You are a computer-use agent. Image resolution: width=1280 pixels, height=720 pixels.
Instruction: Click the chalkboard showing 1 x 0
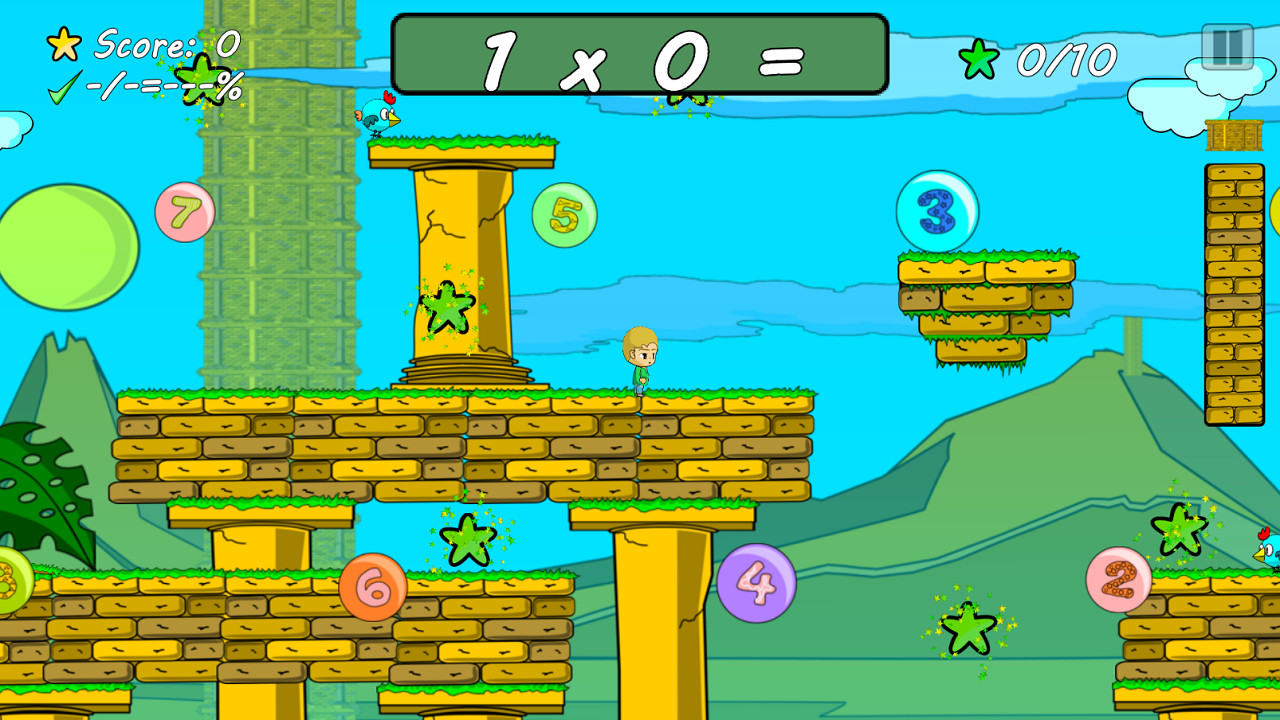(x=638, y=55)
